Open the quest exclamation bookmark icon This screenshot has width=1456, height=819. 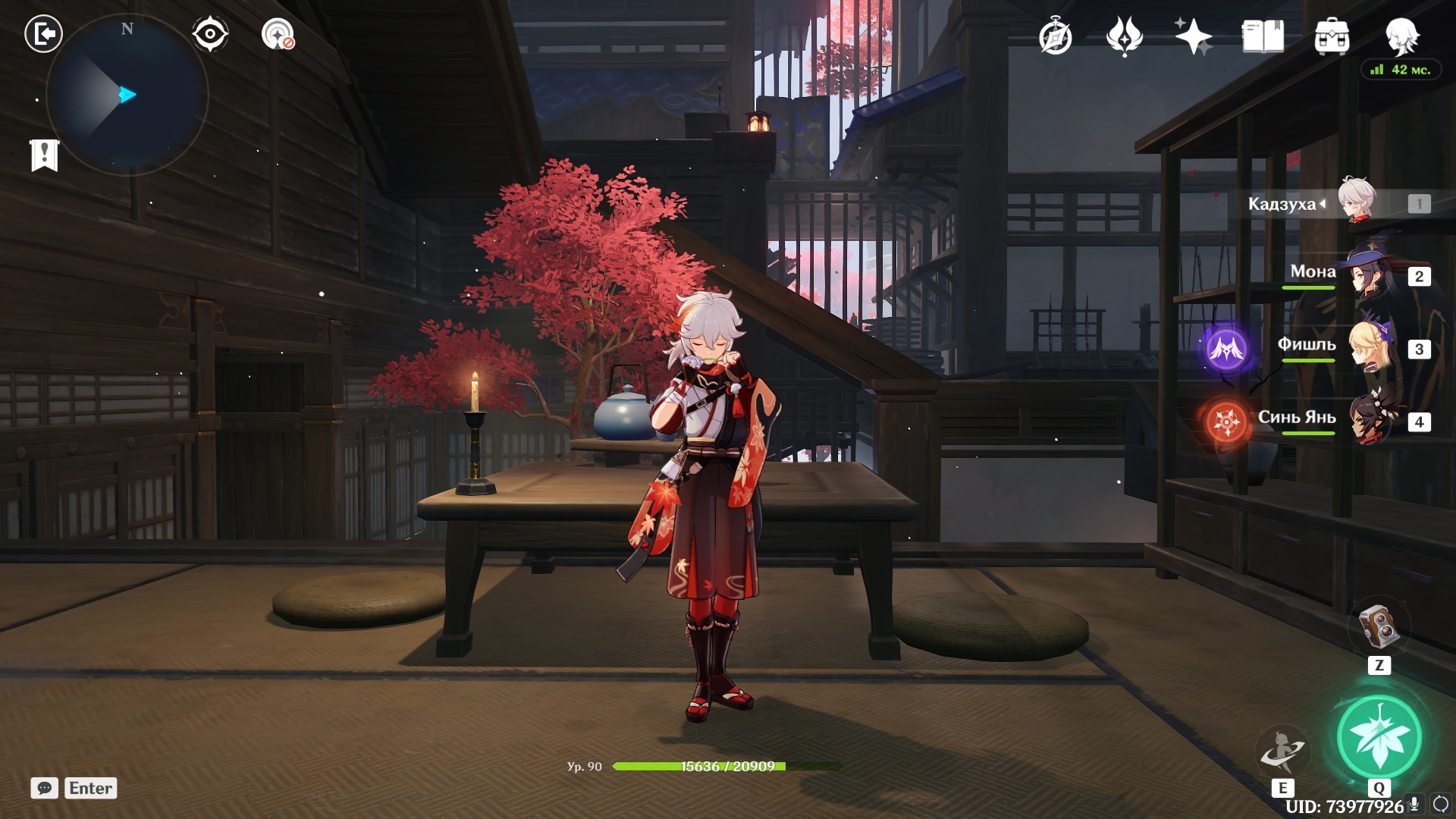tap(45, 155)
